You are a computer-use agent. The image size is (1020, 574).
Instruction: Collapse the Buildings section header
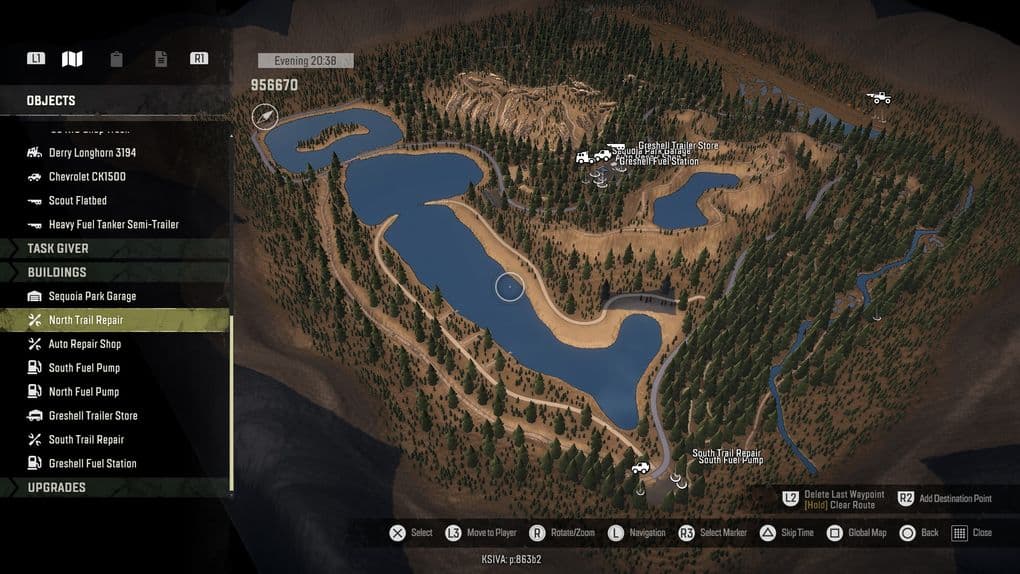57,272
